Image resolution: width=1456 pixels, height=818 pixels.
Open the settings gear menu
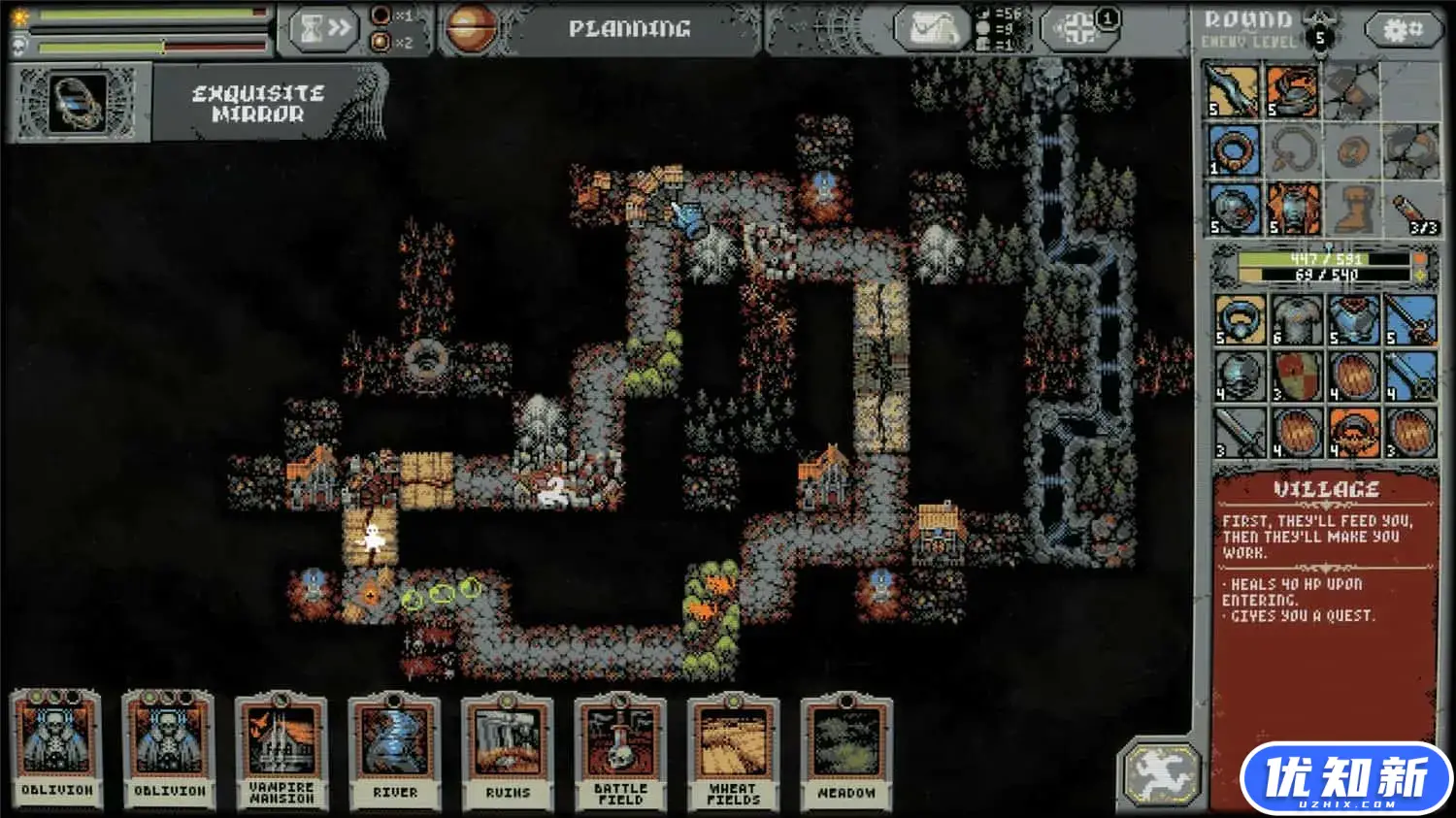[1403, 29]
